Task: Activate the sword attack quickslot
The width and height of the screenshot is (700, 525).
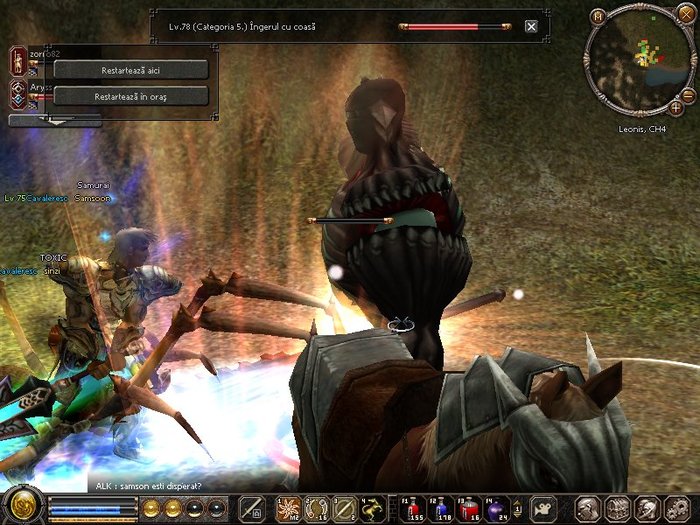Action: coord(253,507)
